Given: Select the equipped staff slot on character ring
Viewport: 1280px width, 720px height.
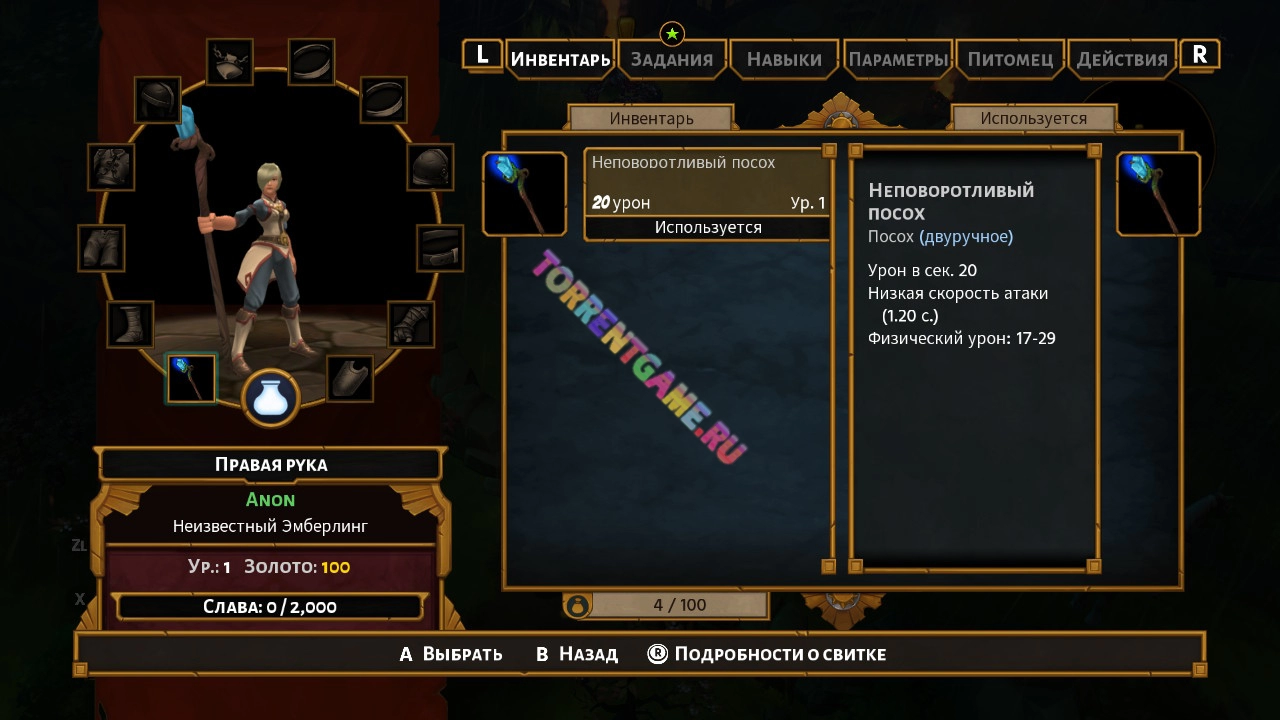Looking at the screenshot, I should click(x=191, y=379).
